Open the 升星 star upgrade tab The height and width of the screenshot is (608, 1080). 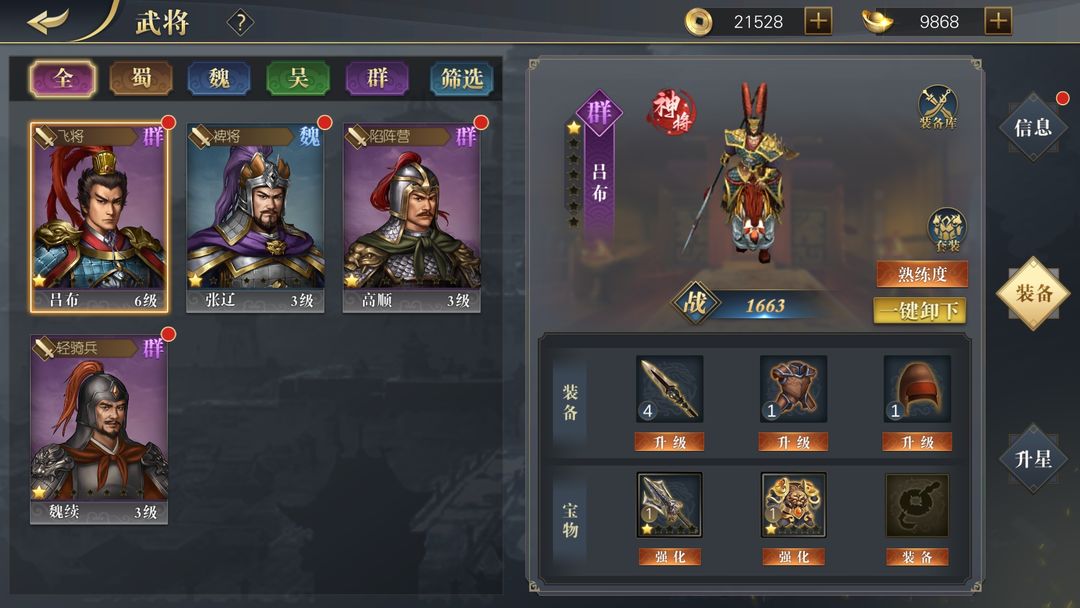coord(1033,459)
